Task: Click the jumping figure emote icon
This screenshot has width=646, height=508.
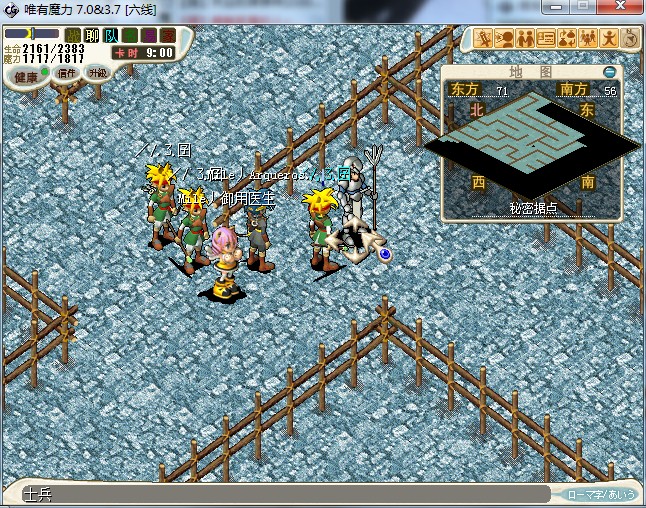Action: click(610, 38)
